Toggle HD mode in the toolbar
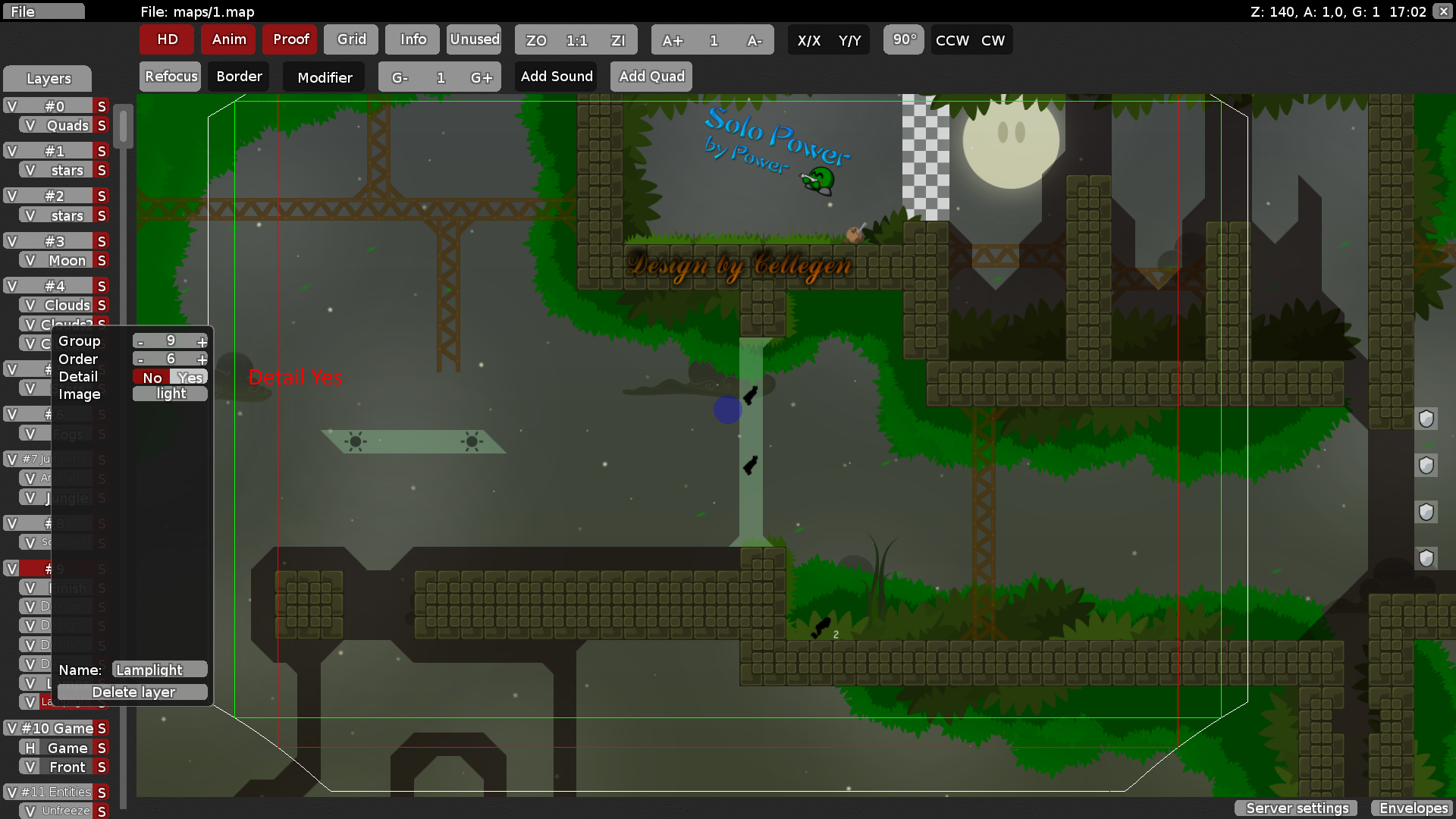This screenshot has width=1456, height=819. pyautogui.click(x=166, y=39)
